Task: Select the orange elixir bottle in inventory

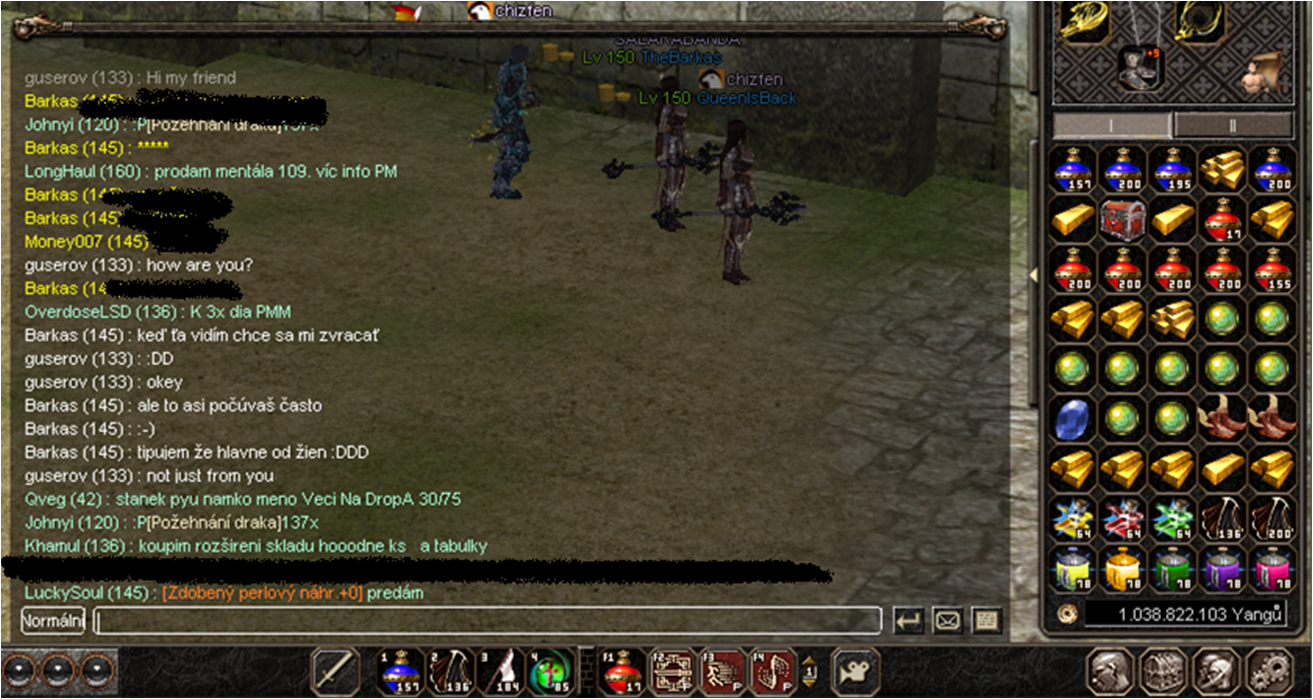Action: tap(1125, 569)
